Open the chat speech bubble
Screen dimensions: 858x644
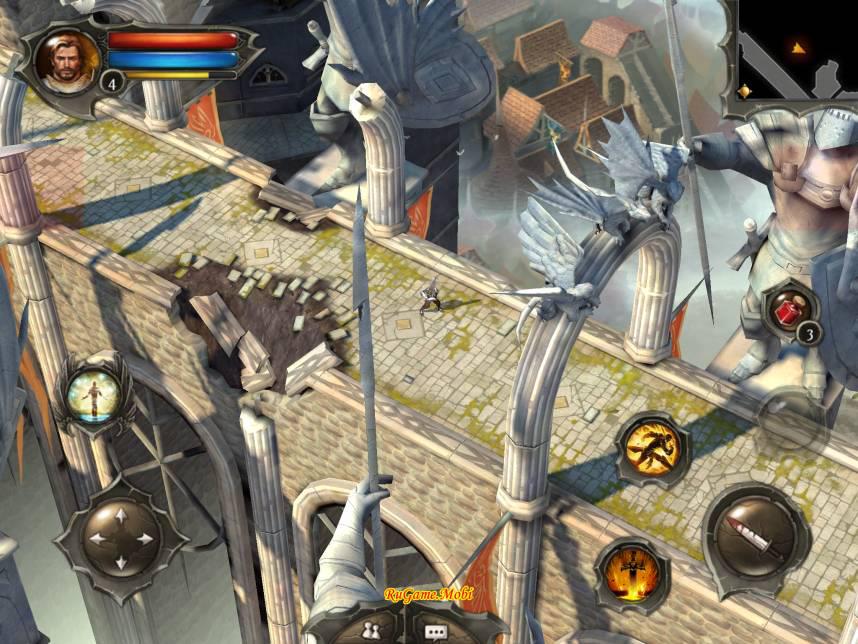click(435, 630)
